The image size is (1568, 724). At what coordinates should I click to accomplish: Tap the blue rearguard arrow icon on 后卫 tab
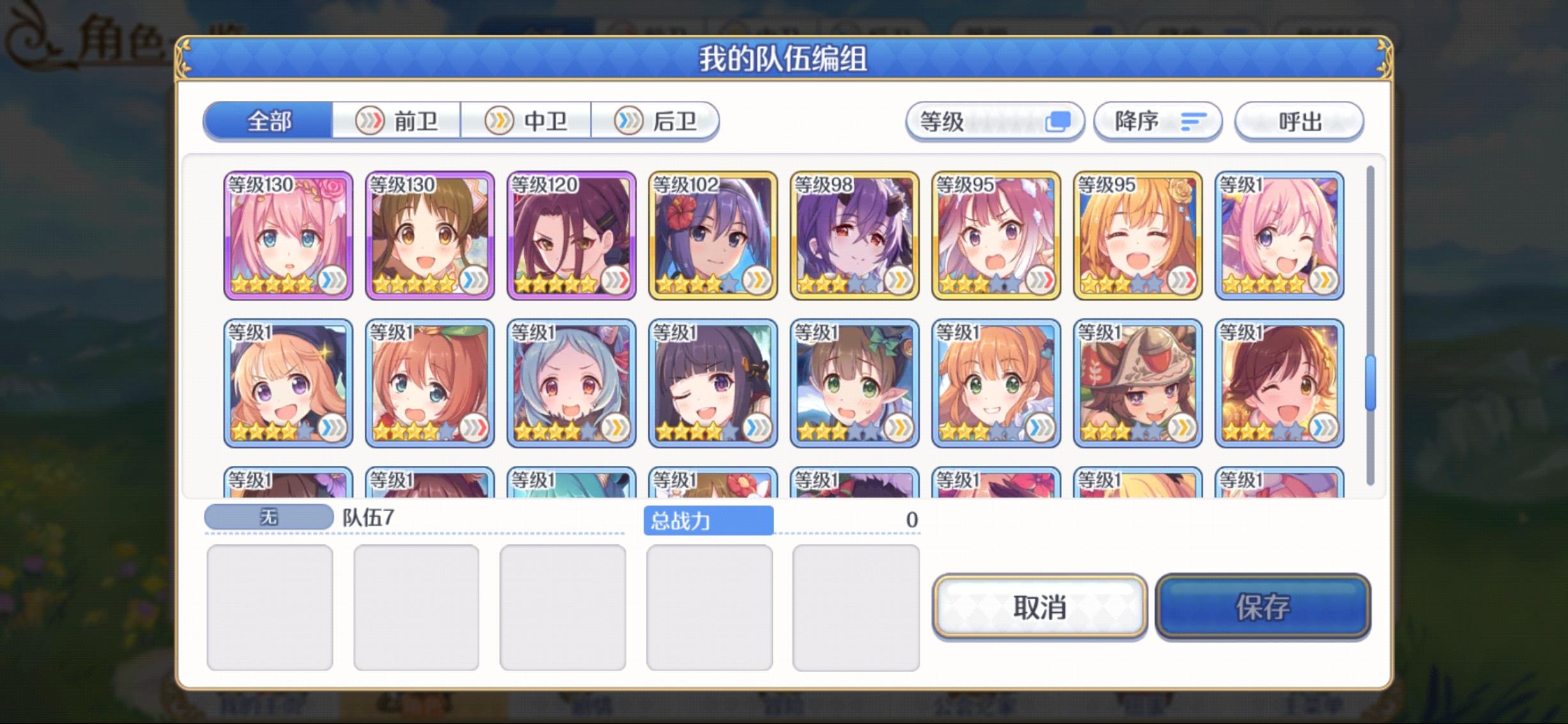tap(628, 121)
